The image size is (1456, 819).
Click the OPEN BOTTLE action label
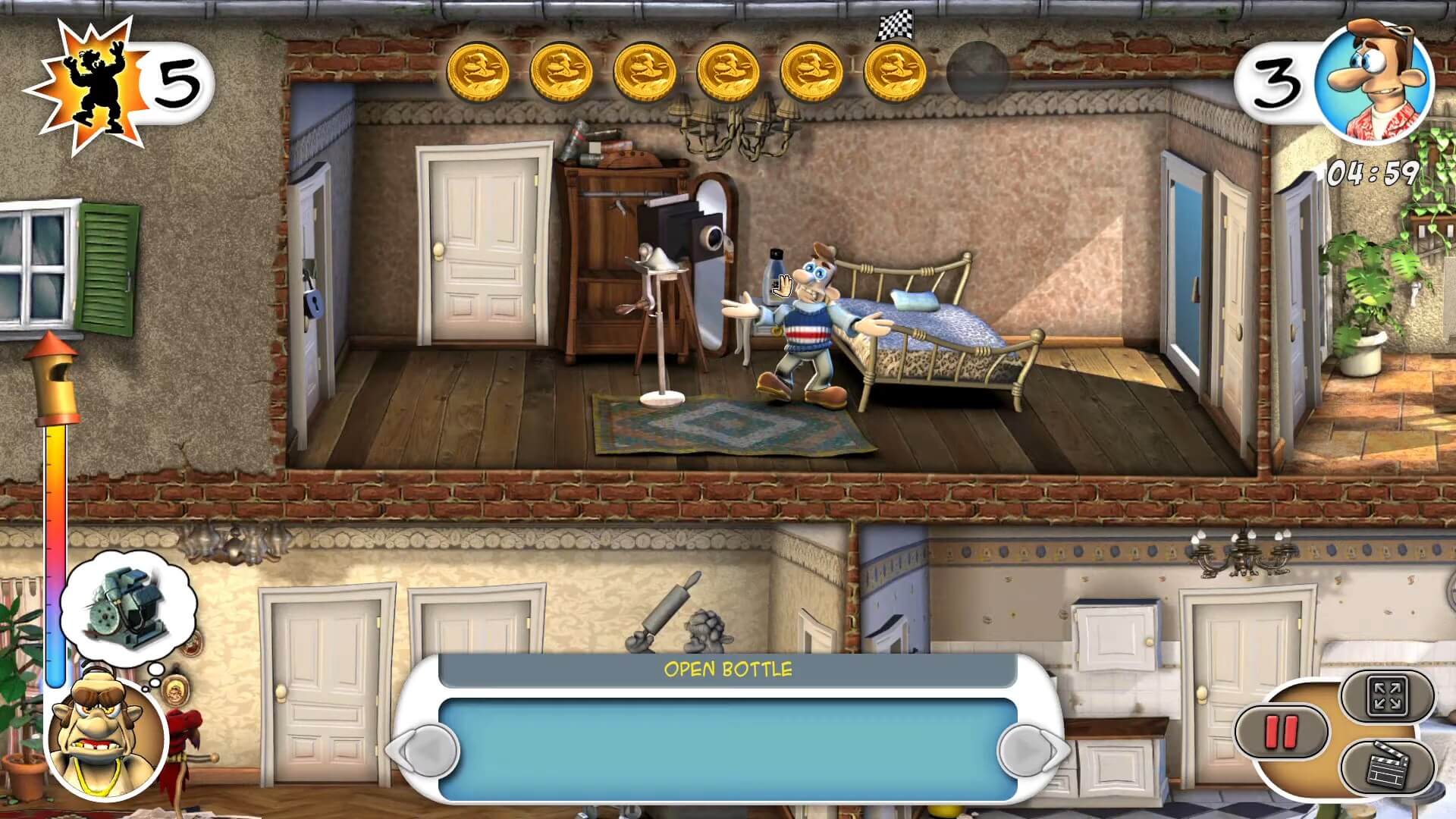coord(726,669)
